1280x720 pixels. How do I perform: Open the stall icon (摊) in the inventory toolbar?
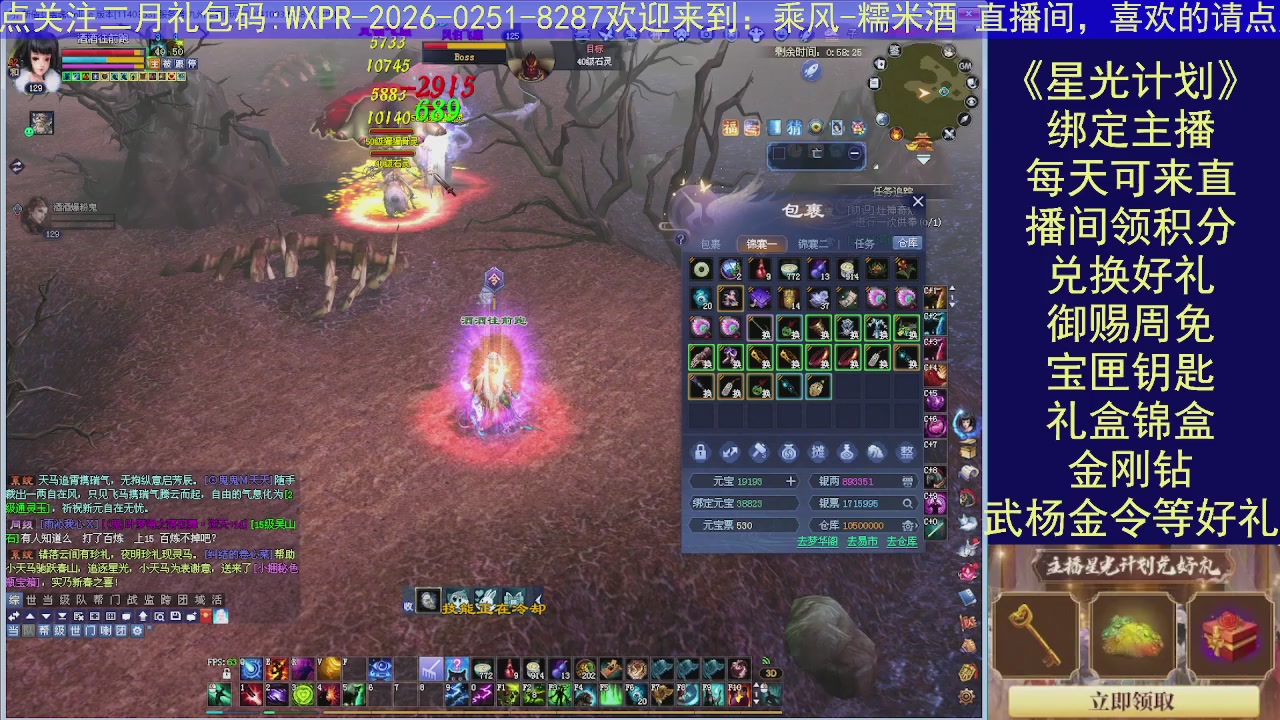pos(818,452)
